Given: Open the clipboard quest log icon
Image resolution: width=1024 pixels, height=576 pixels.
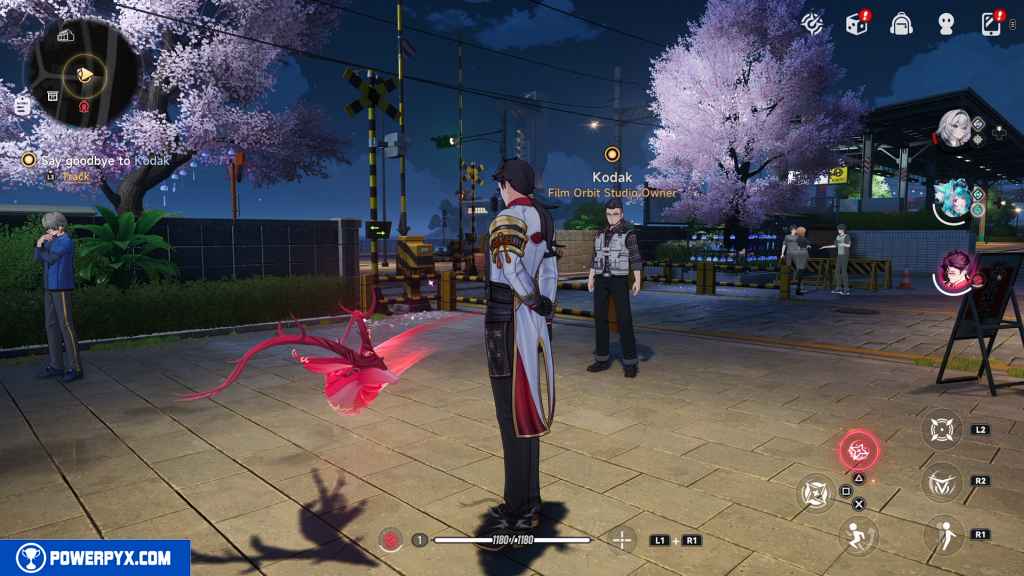Looking at the screenshot, I should pyautogui.click(x=22, y=105).
